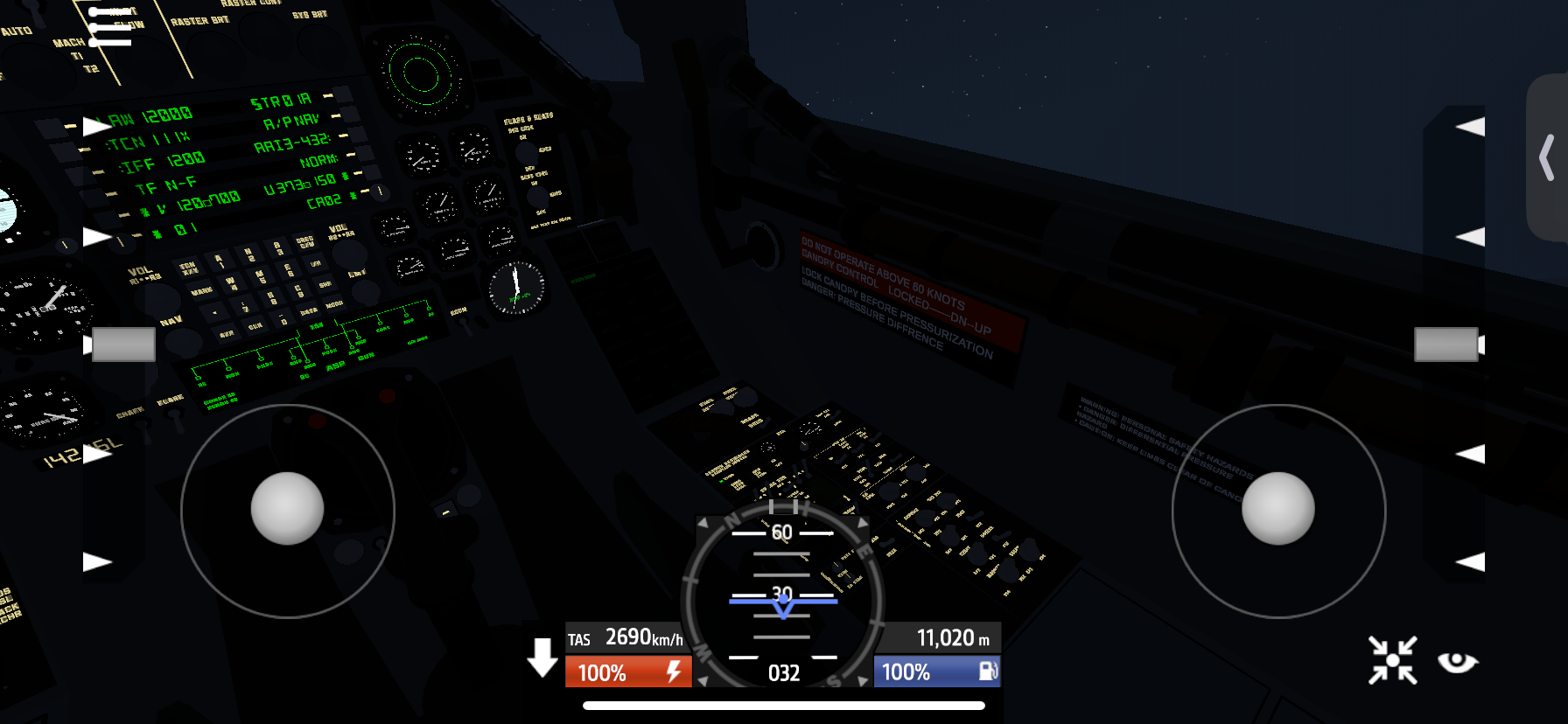Viewport: 1568px width, 724px height.
Task: Open the hamburger menu
Action: point(110,27)
